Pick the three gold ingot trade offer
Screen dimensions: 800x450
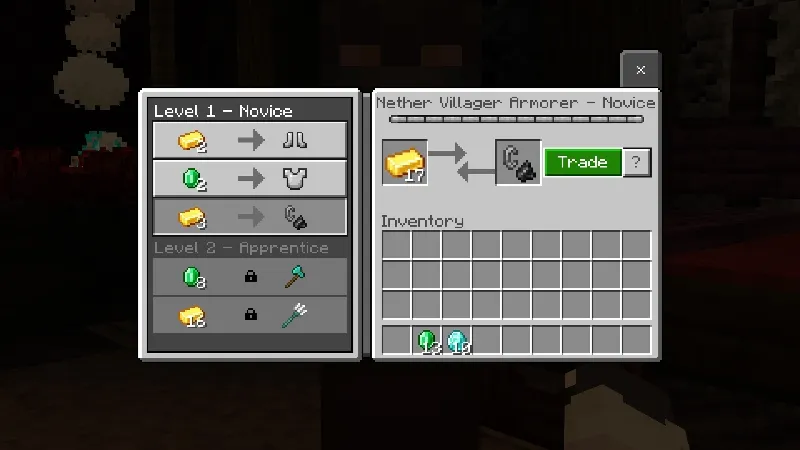pos(249,217)
